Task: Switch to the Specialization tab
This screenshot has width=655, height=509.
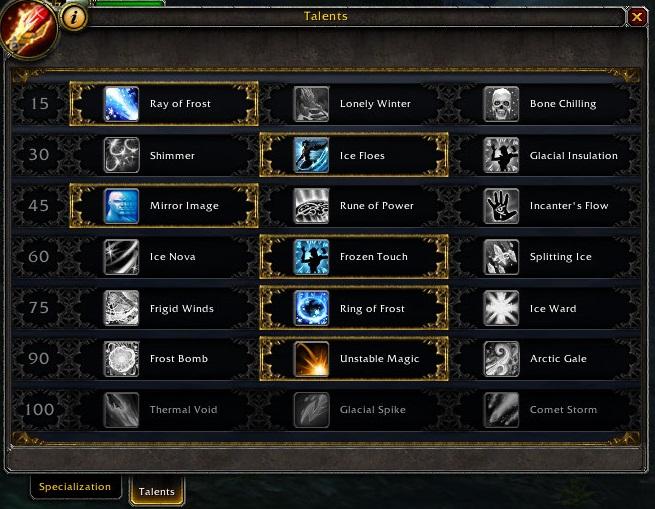Action: [75, 487]
